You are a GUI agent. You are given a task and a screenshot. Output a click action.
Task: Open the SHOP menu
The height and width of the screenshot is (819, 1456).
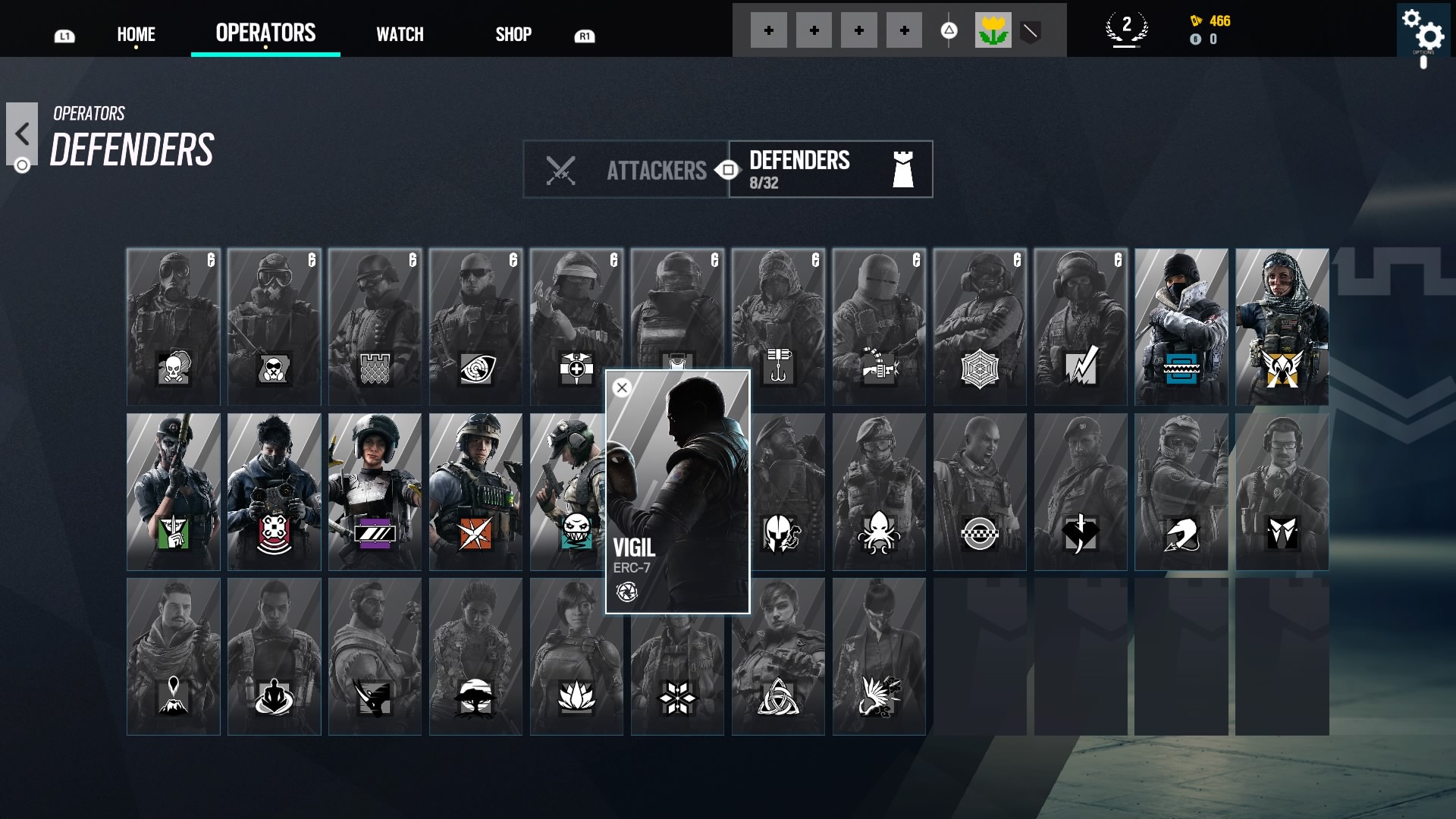click(x=513, y=33)
